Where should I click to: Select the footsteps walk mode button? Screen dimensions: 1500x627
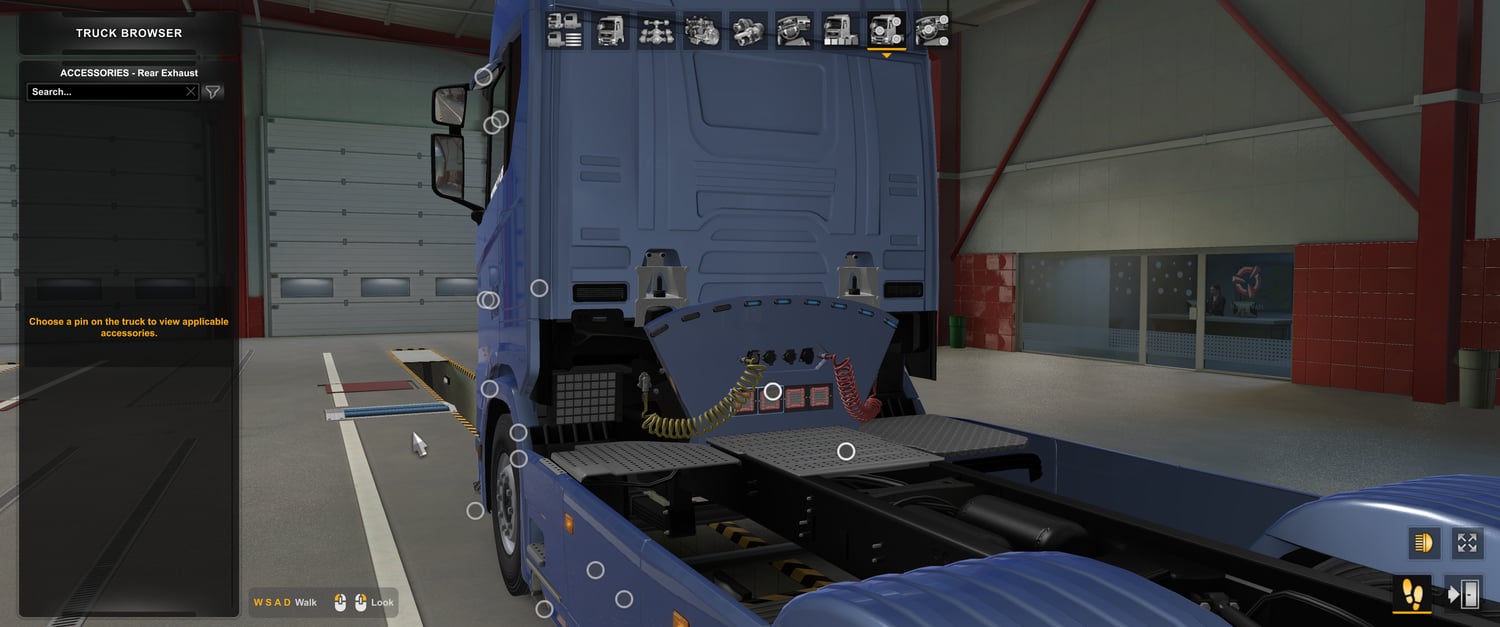pos(1411,594)
